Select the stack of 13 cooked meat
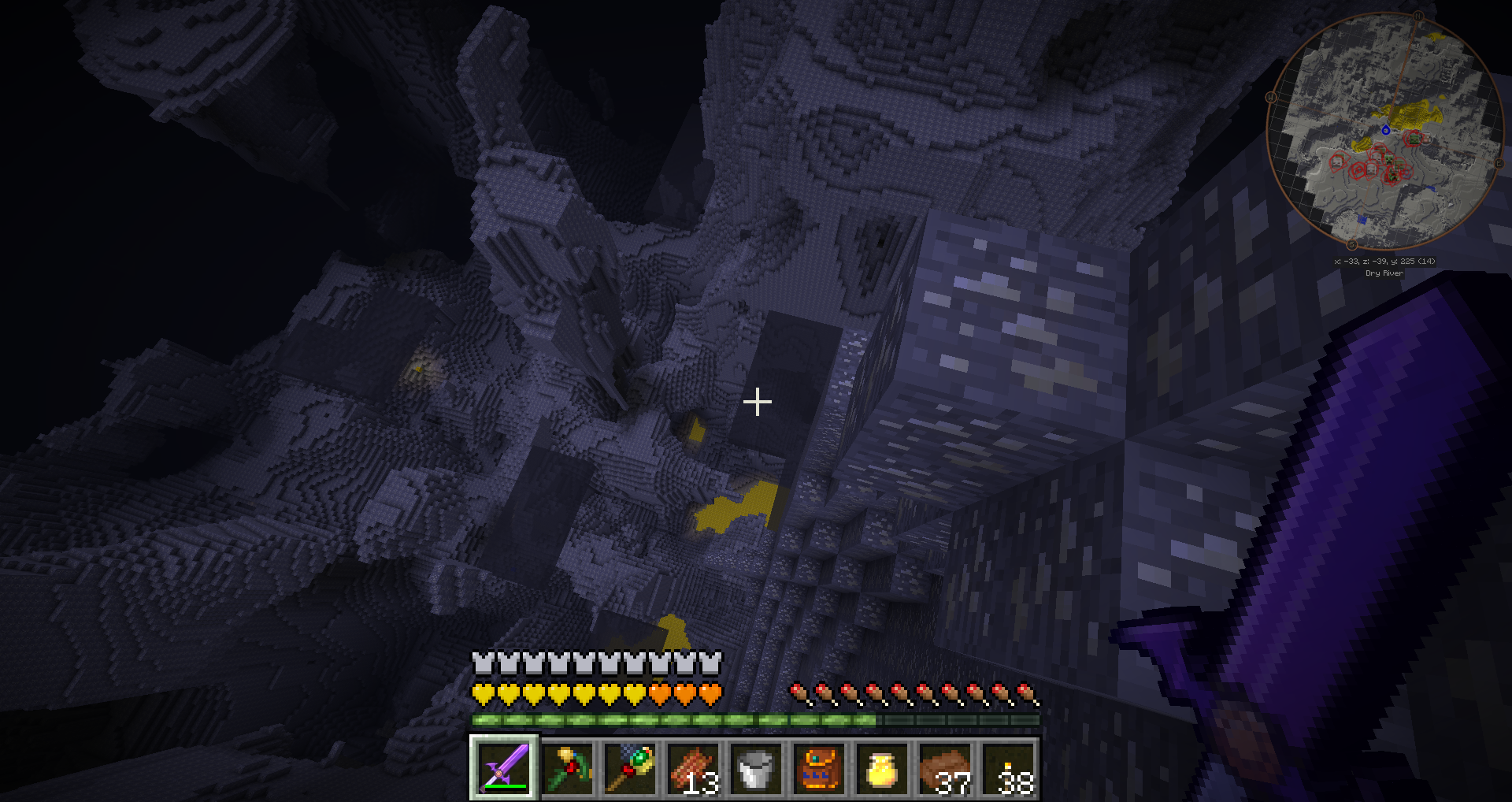1512x802 pixels. pyautogui.click(x=693, y=768)
